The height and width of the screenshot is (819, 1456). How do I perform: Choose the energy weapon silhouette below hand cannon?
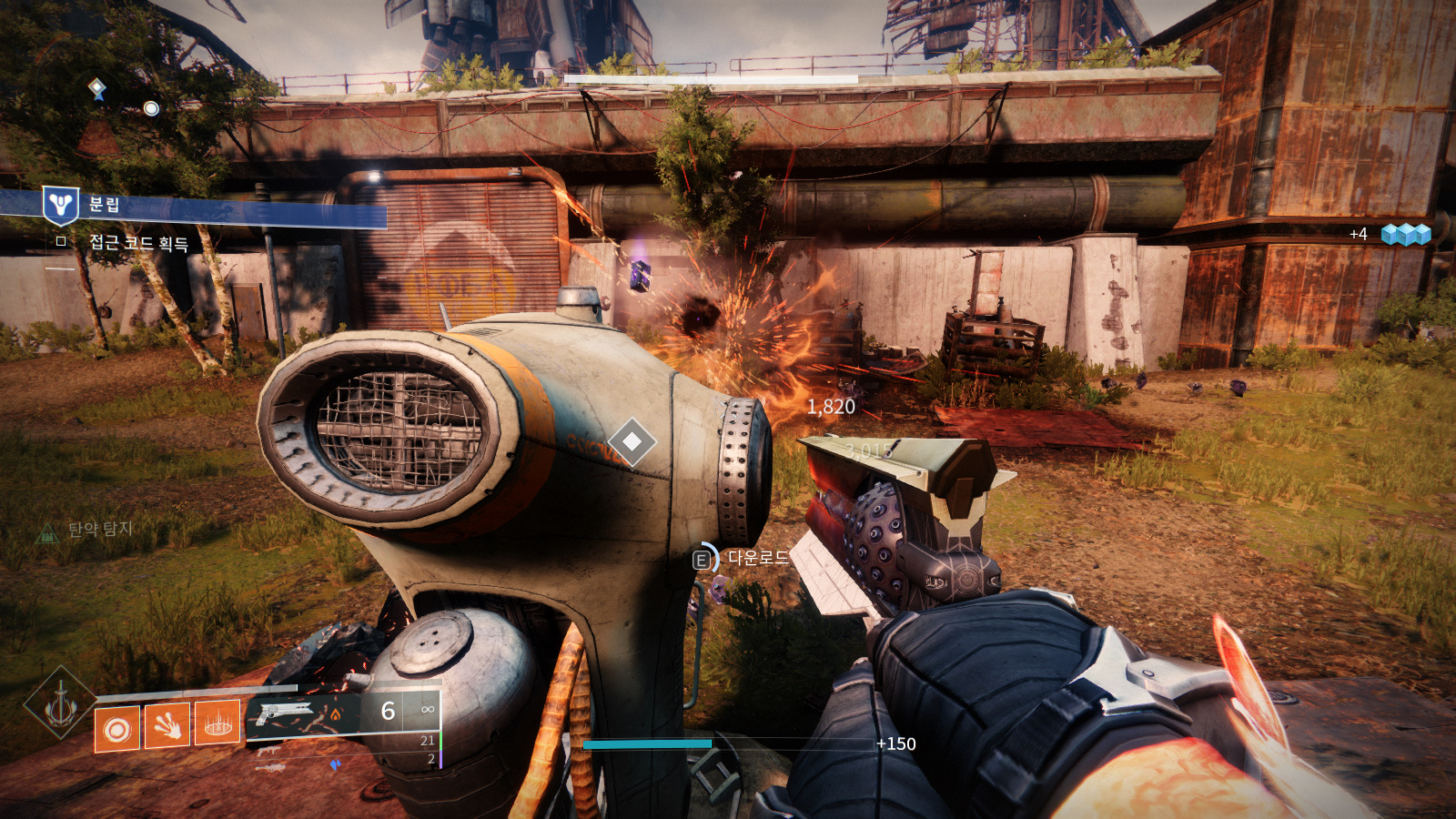click(271, 751)
